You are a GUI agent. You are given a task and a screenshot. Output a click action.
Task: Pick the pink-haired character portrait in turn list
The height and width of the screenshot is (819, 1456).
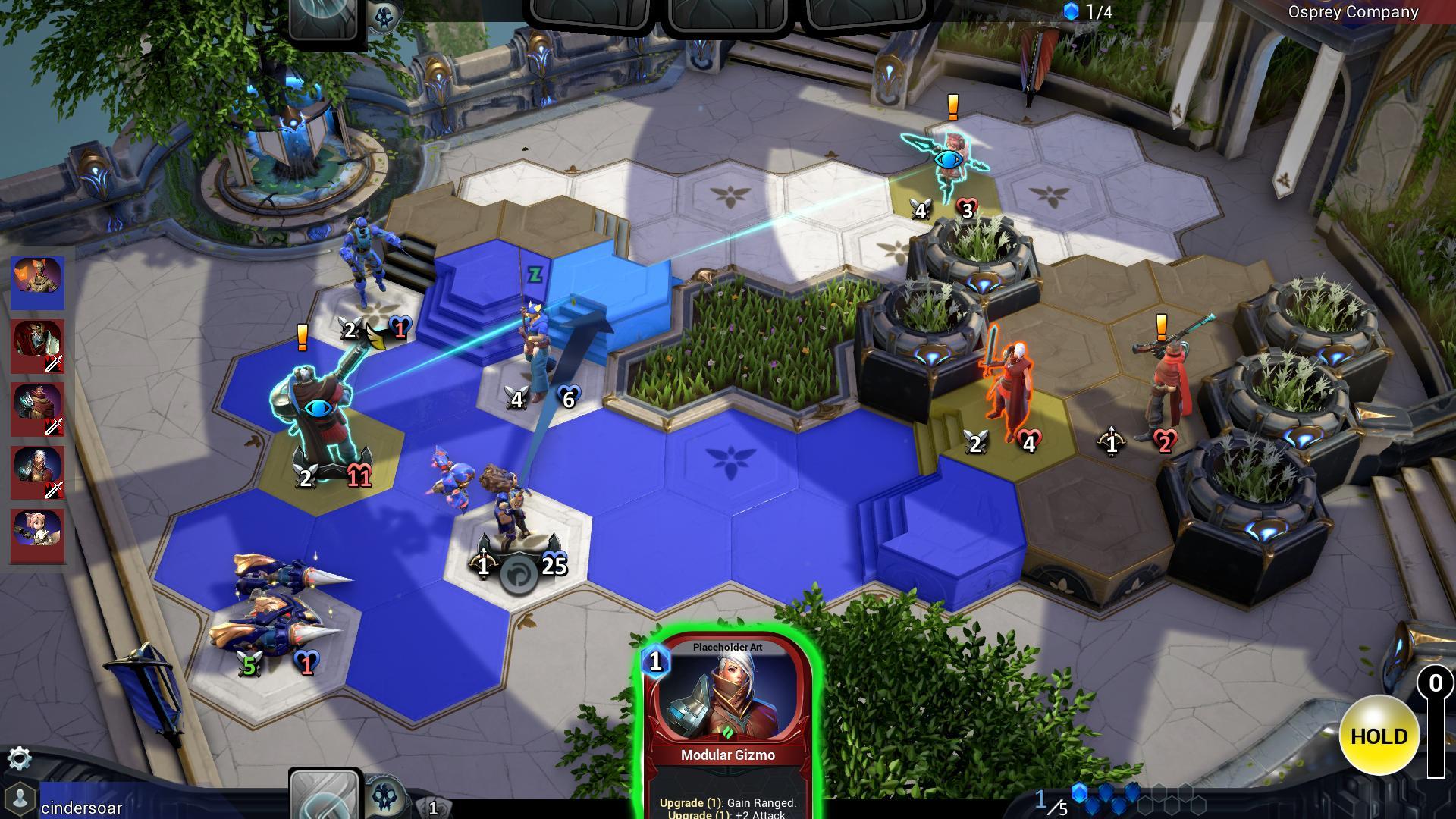38,536
